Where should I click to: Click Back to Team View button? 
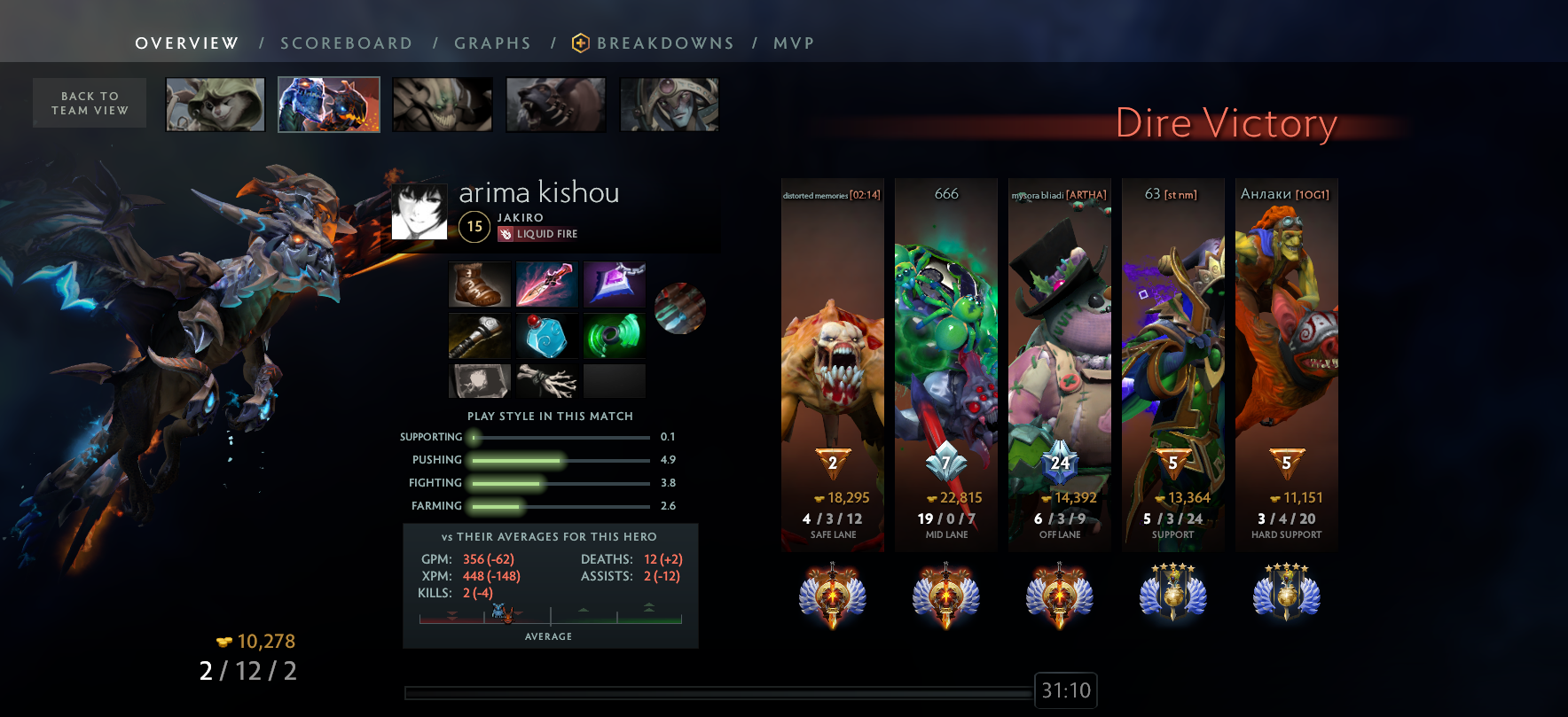(x=90, y=103)
